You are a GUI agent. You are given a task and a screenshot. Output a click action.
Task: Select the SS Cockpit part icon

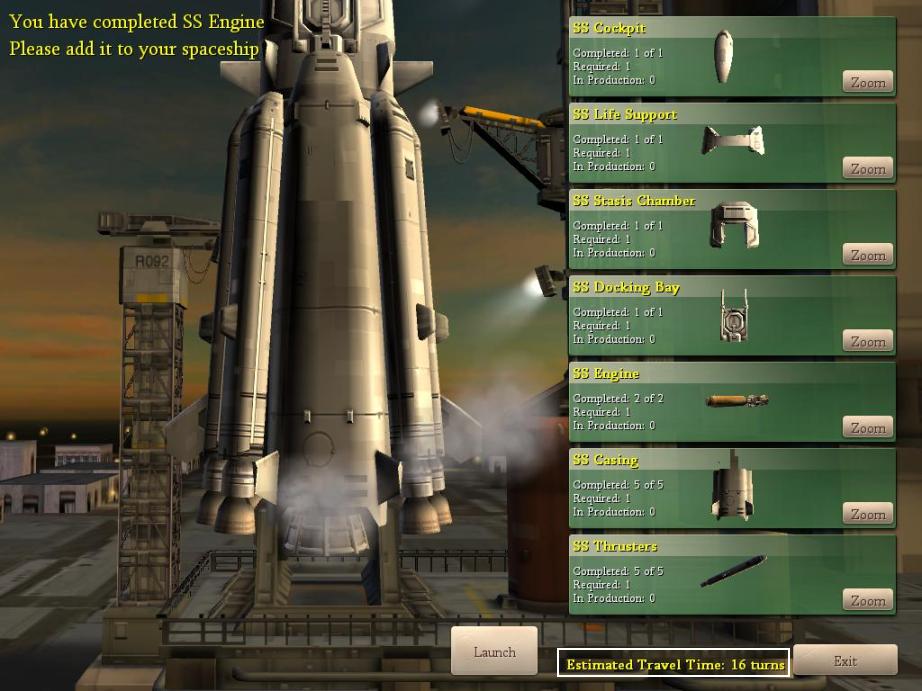(x=723, y=57)
